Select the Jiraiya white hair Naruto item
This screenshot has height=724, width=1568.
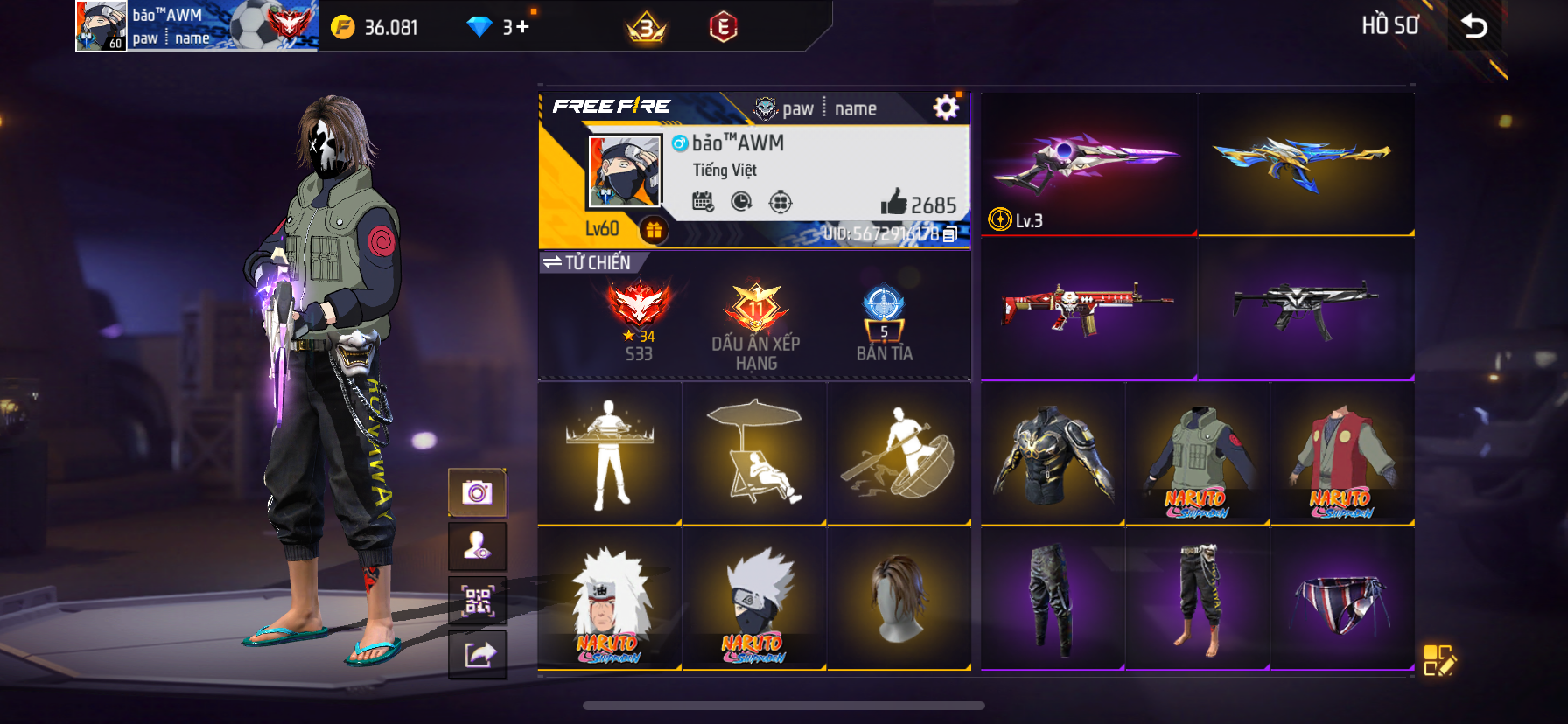[x=609, y=599]
